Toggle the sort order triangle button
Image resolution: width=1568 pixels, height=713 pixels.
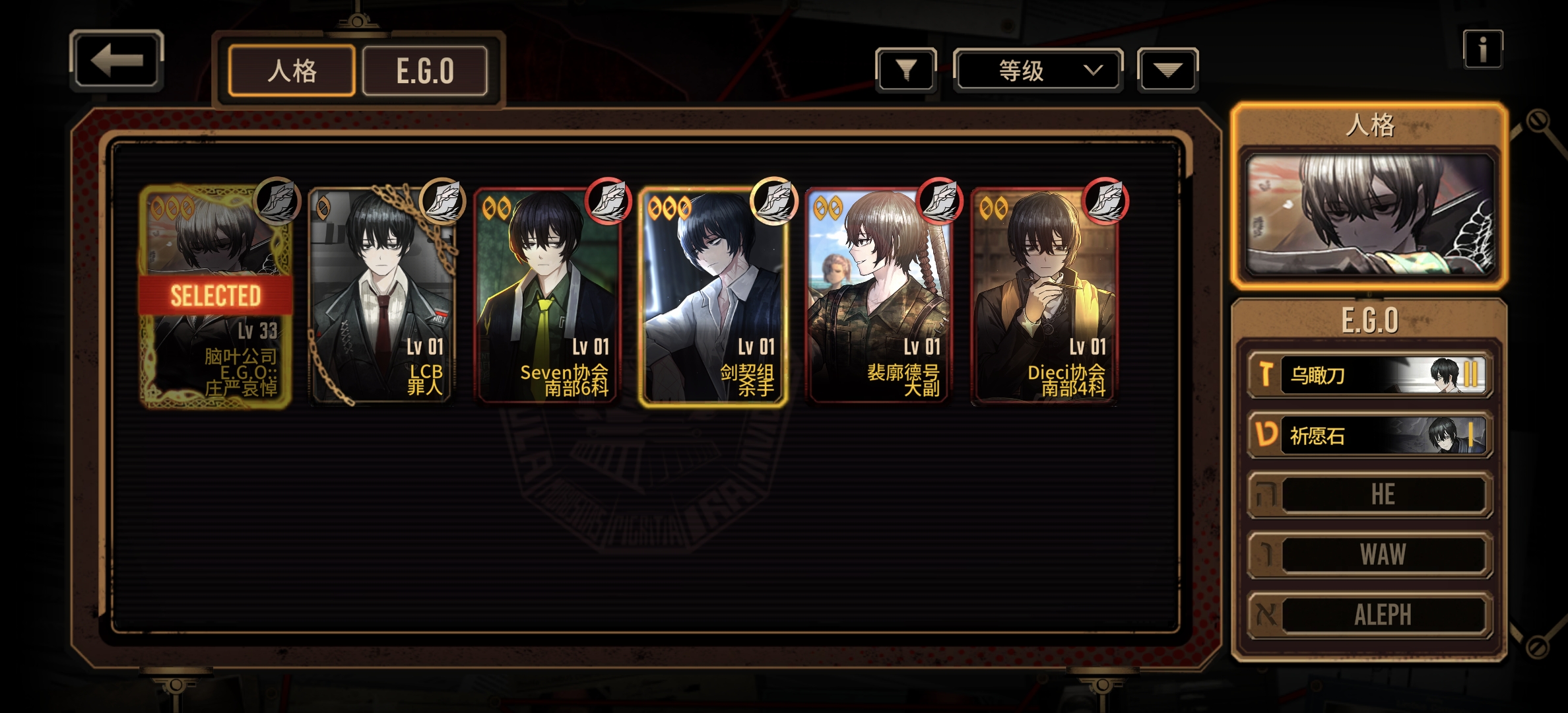pos(1167,70)
